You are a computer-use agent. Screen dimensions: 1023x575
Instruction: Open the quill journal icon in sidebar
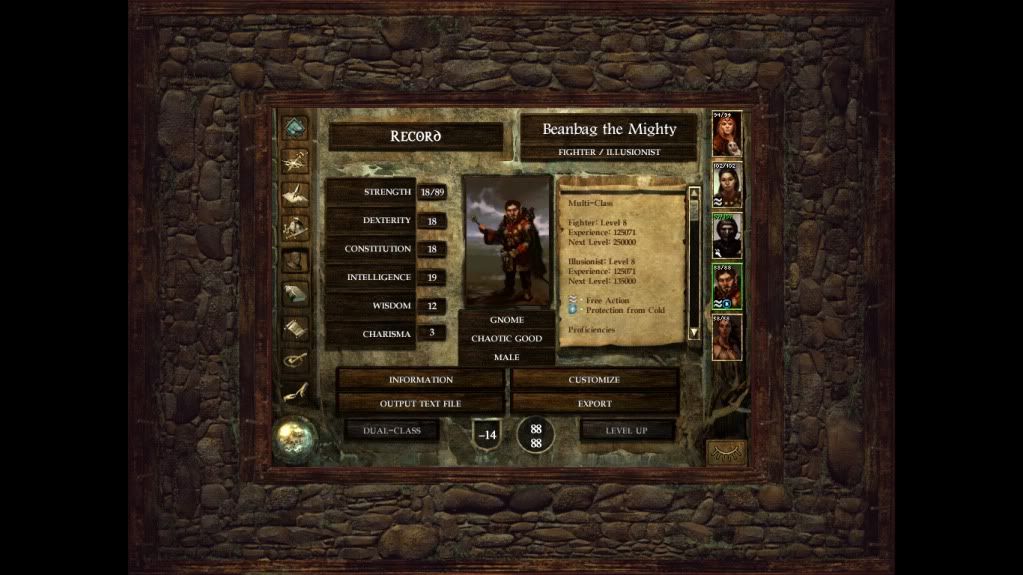point(294,193)
